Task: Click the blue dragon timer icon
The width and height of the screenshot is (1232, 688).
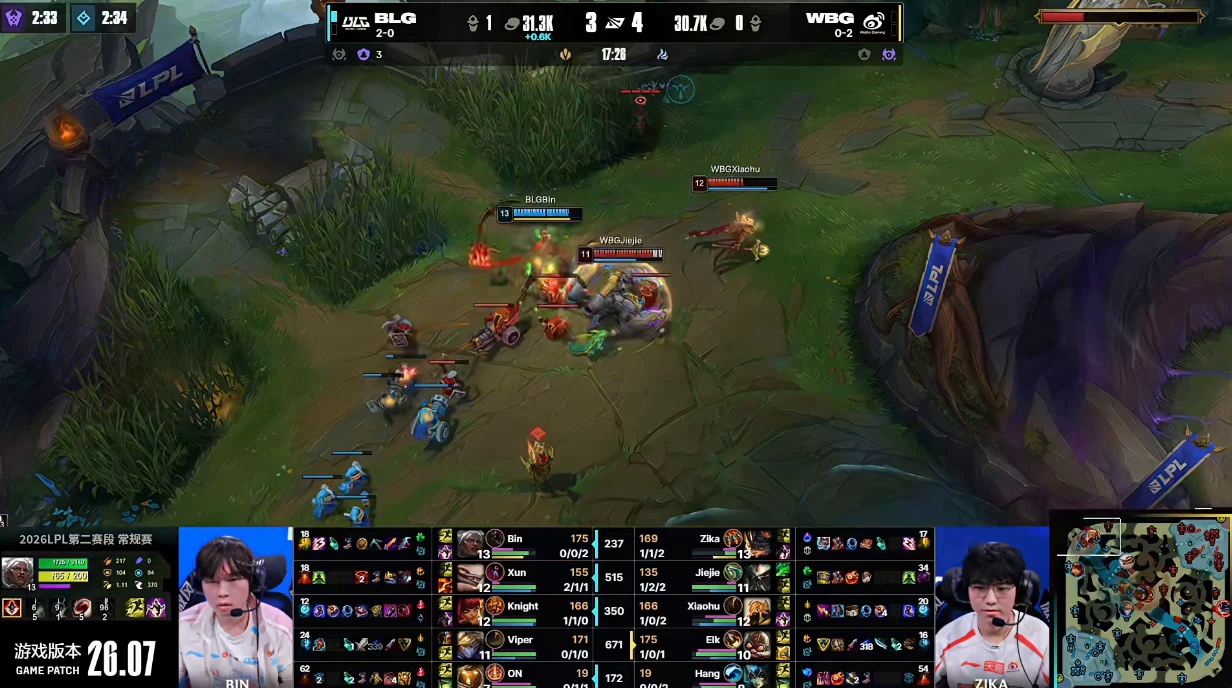Action: [x=84, y=17]
